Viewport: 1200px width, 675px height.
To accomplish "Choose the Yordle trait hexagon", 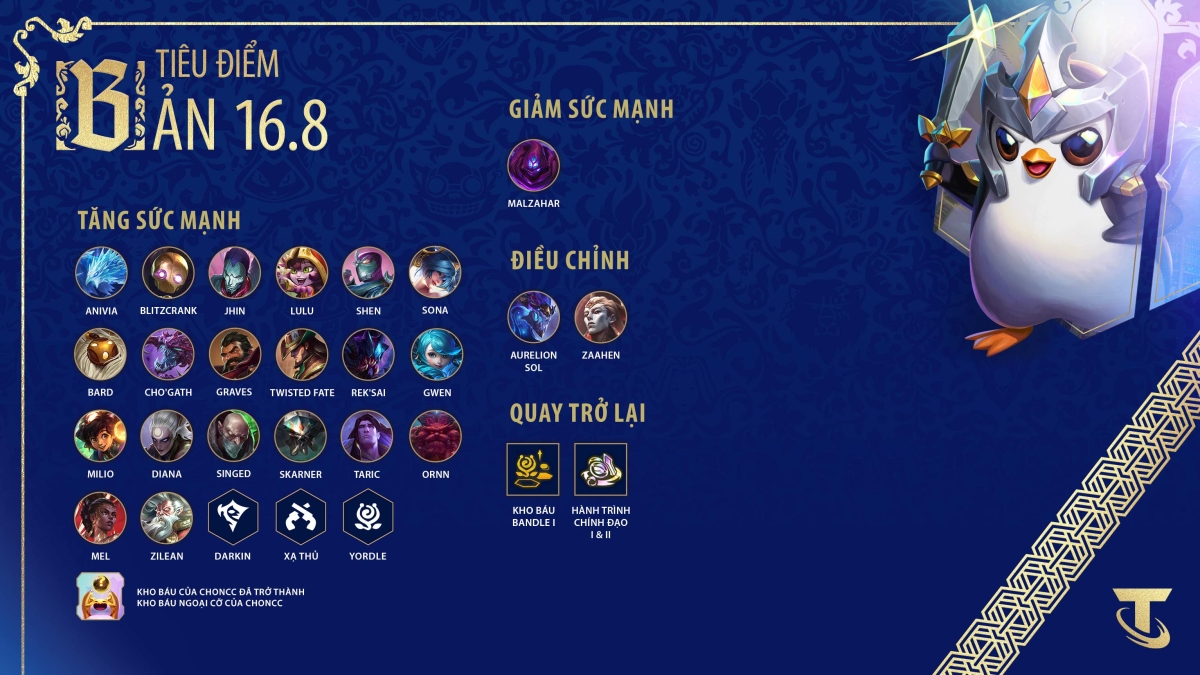I will coord(368,517).
